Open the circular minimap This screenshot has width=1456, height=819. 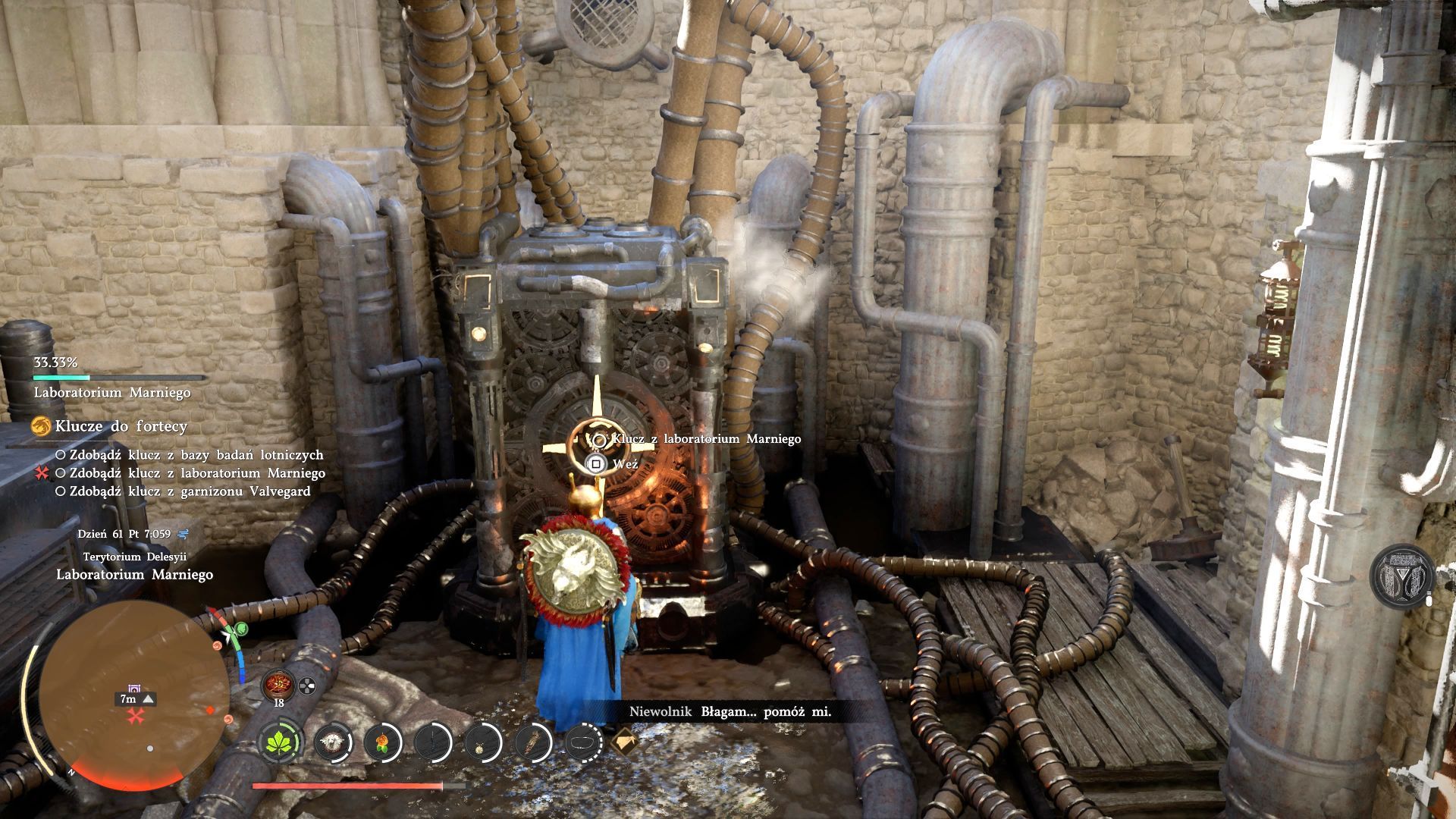[133, 694]
